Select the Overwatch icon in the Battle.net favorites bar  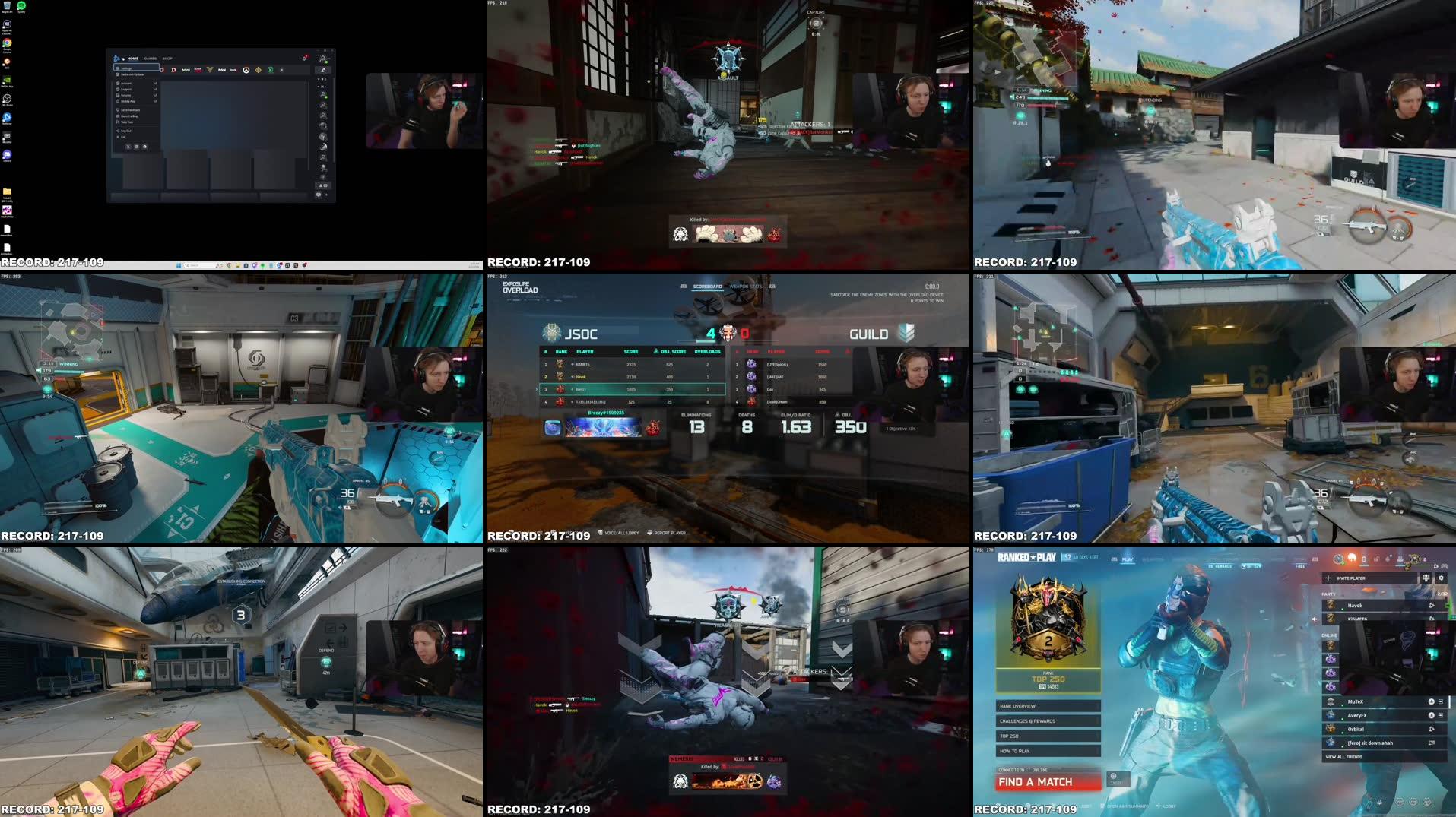[246, 70]
